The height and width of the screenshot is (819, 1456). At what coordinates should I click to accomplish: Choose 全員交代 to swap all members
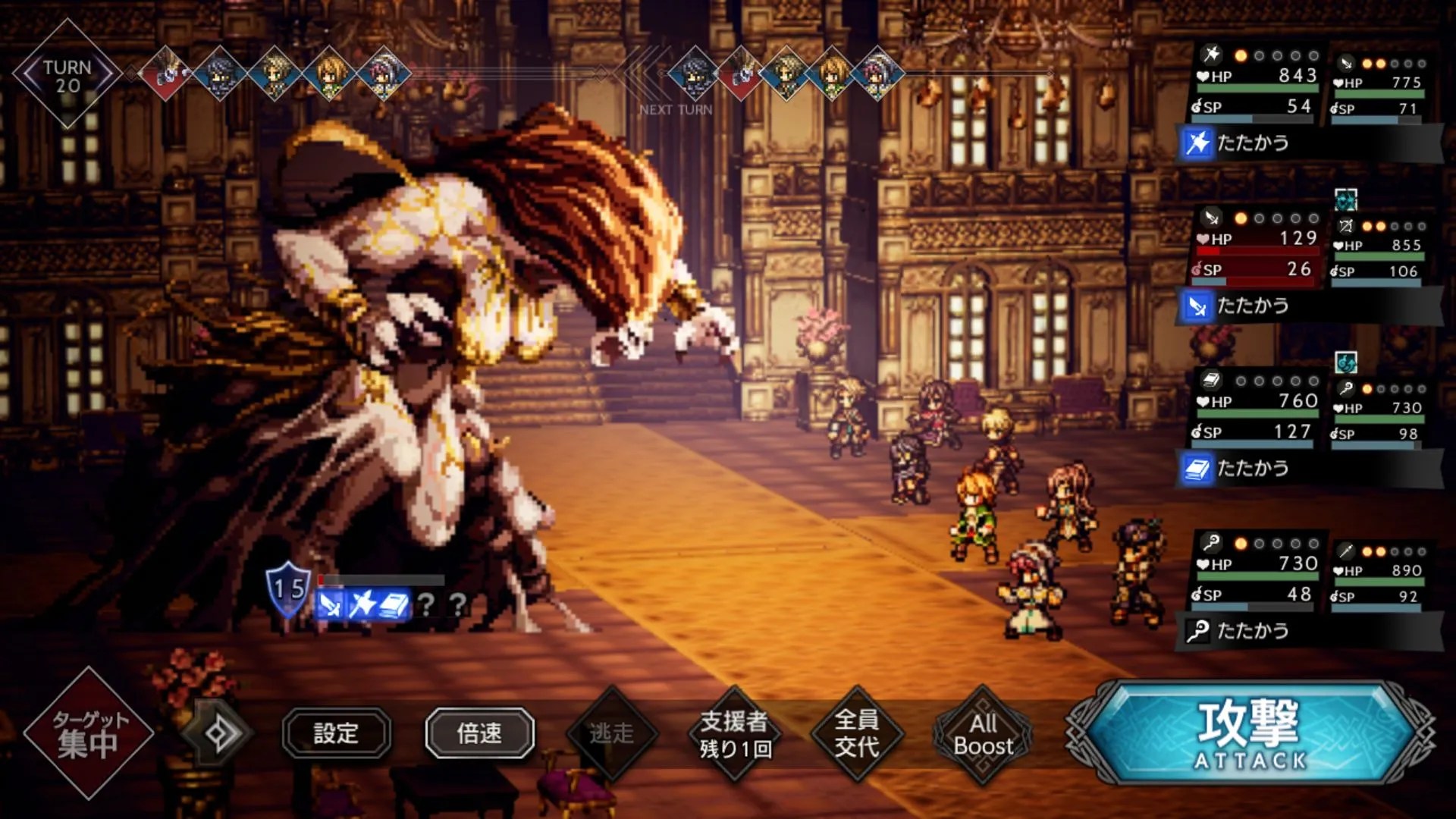pos(857,733)
